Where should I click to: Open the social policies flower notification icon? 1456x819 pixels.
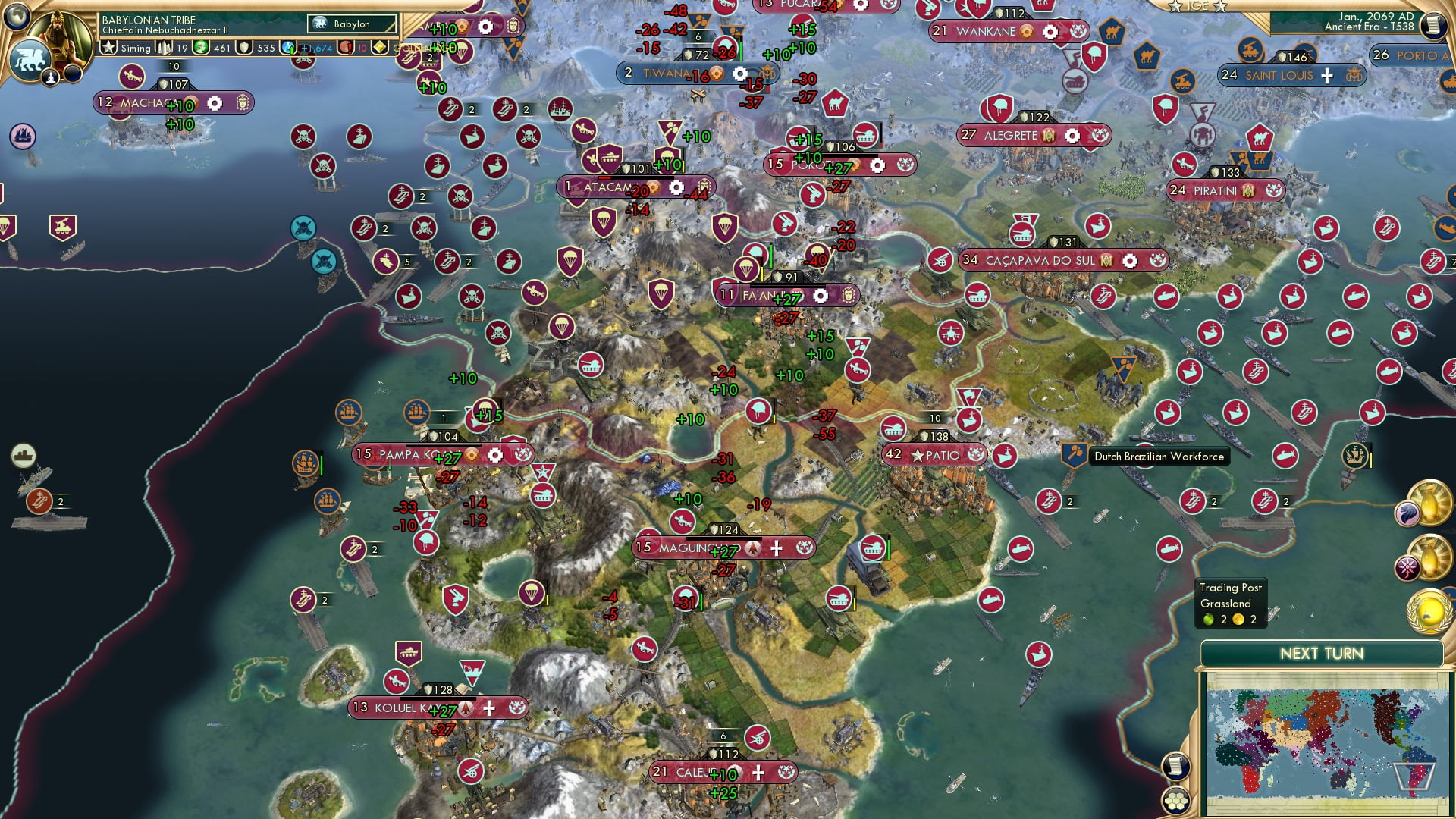(1409, 568)
